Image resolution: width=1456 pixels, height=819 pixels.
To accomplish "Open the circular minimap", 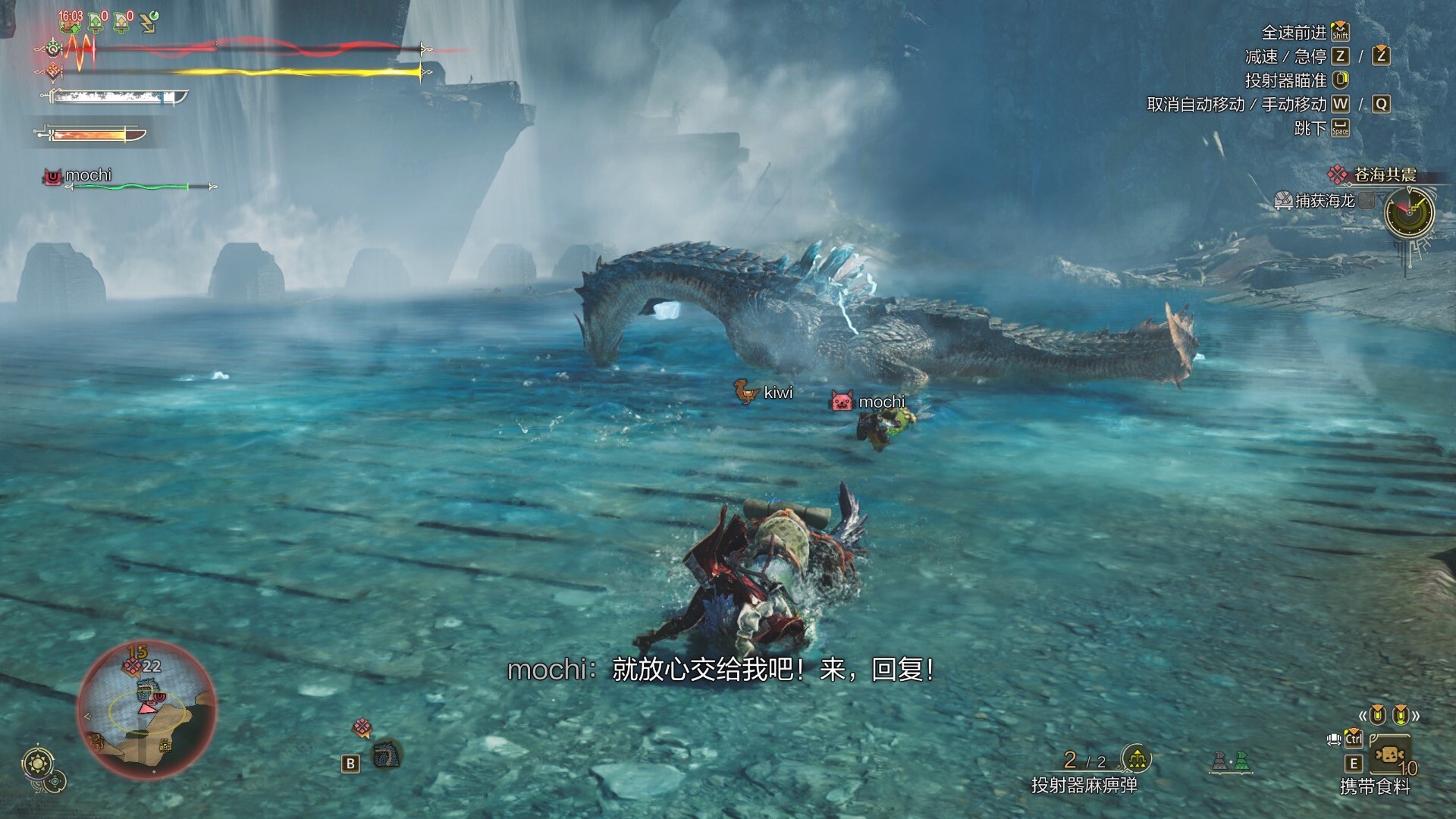I will [147, 710].
